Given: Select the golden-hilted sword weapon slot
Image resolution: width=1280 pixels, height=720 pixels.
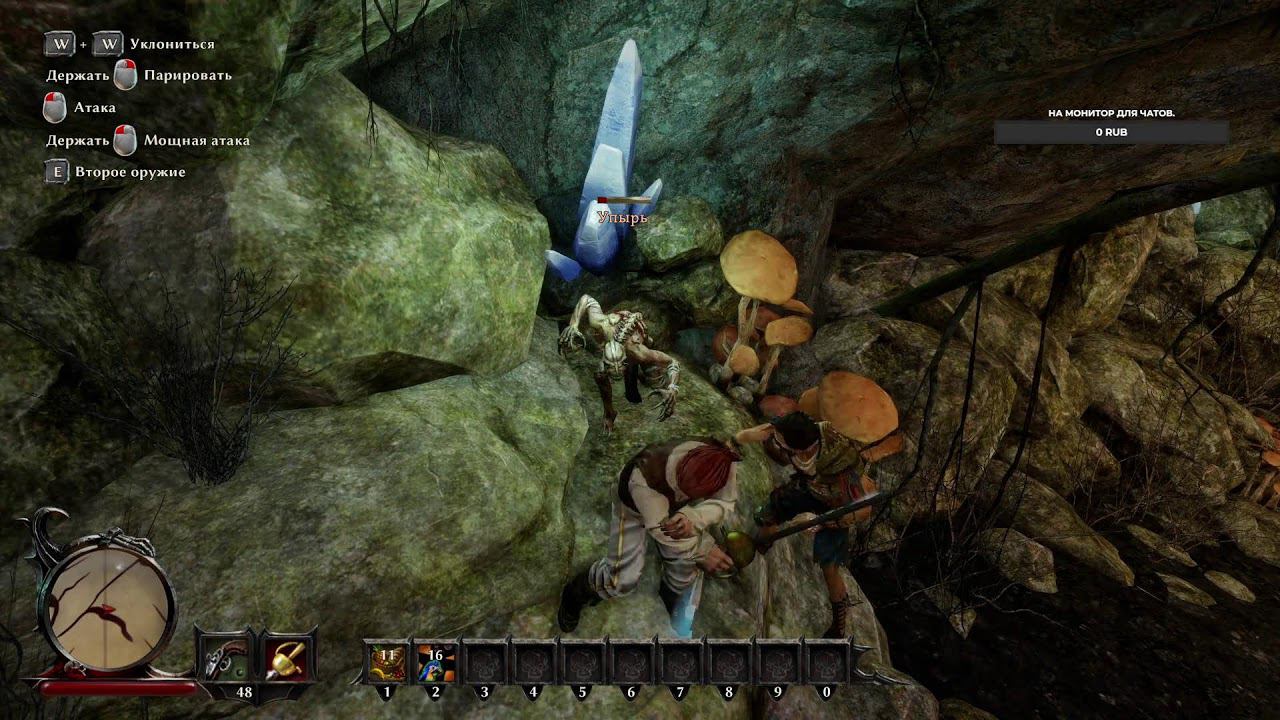Looking at the screenshot, I should click(x=288, y=658).
